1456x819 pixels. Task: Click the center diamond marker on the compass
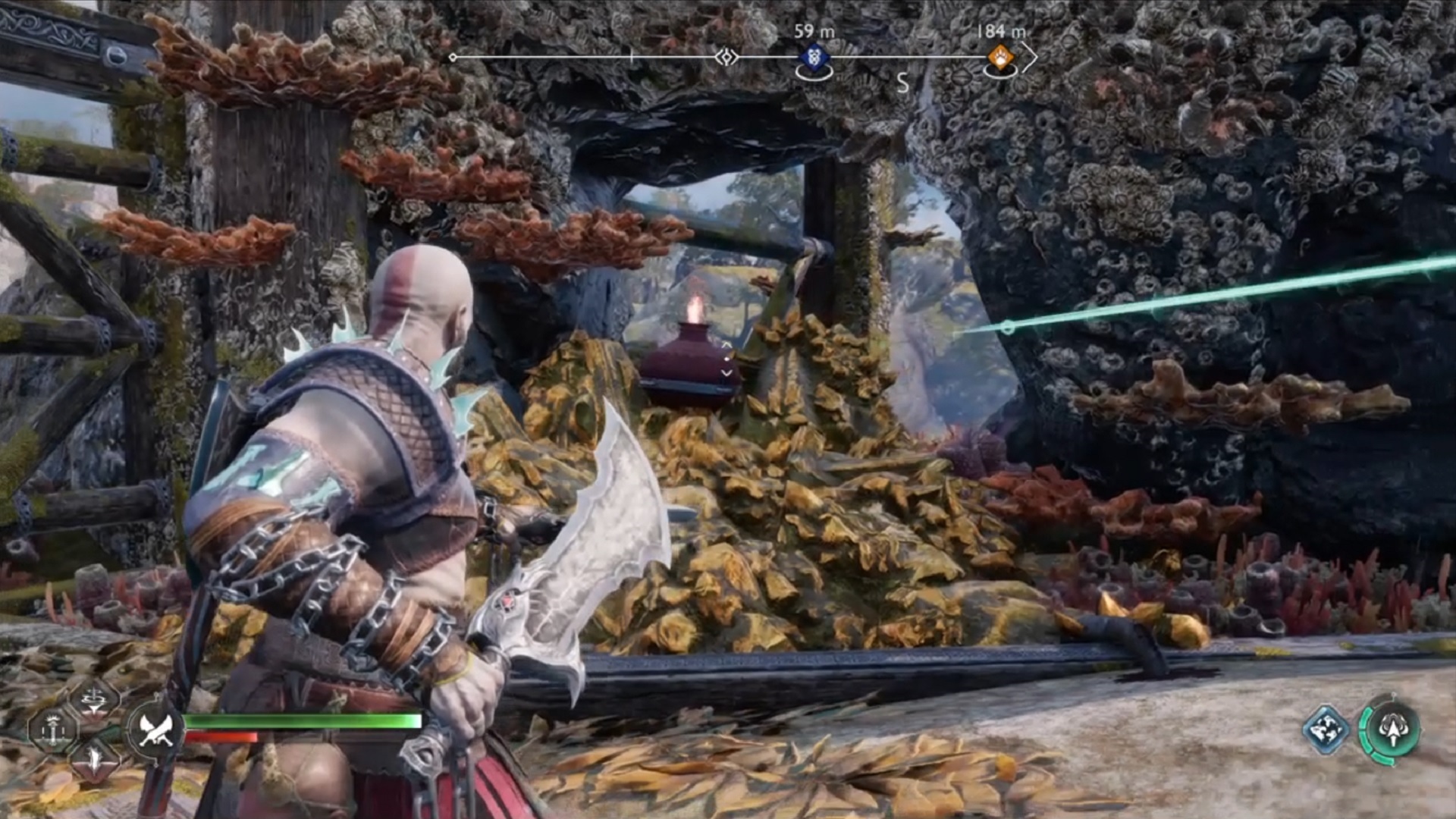pos(726,58)
